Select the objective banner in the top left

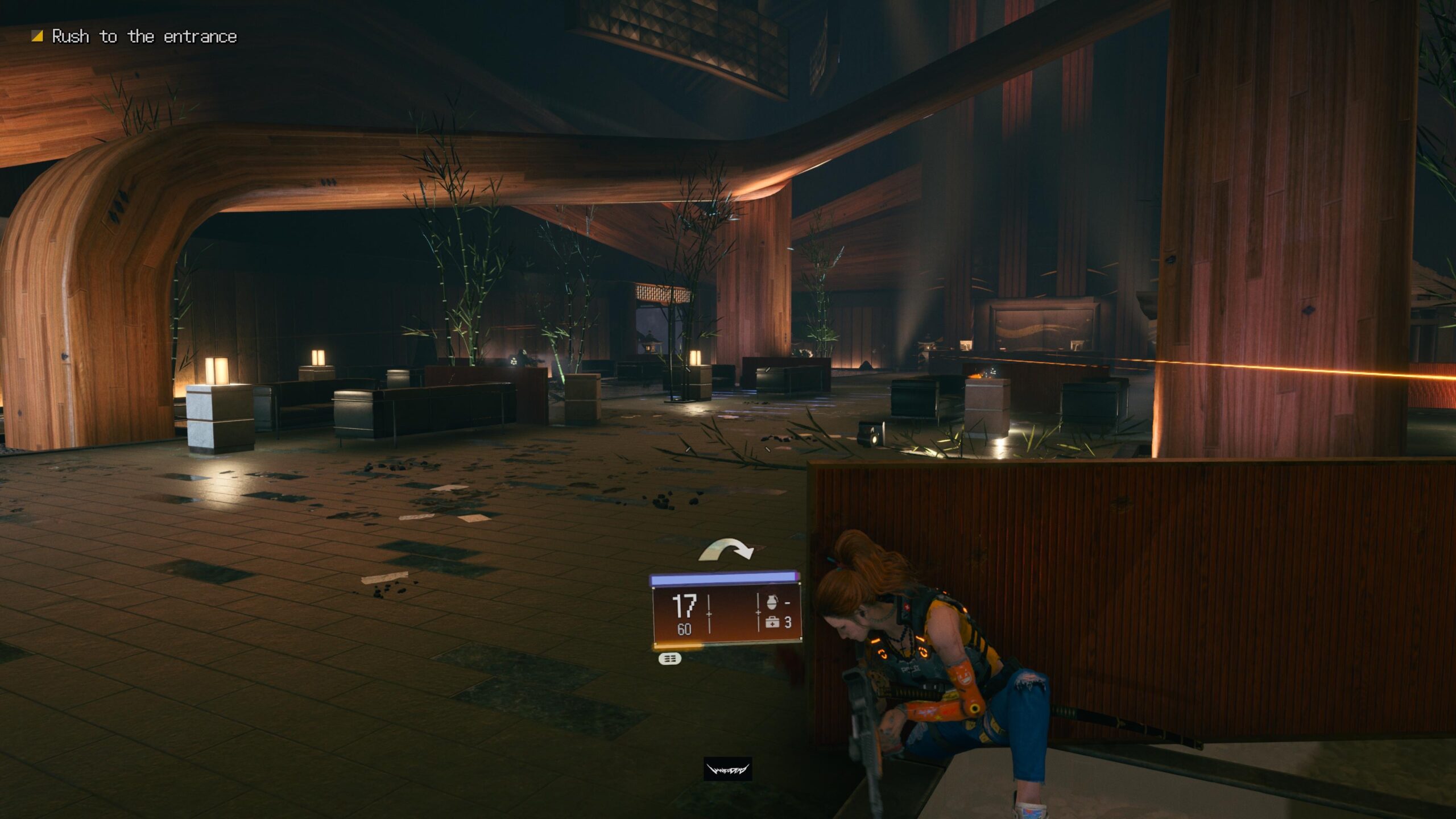(x=136, y=36)
